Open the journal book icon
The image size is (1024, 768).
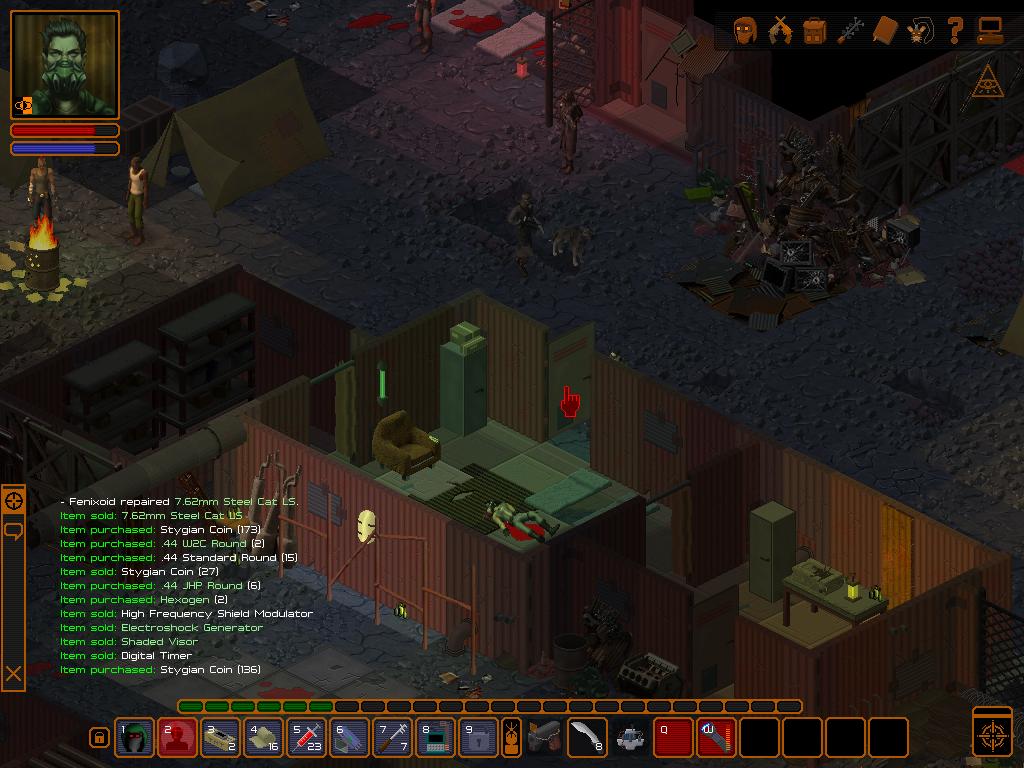(885, 31)
